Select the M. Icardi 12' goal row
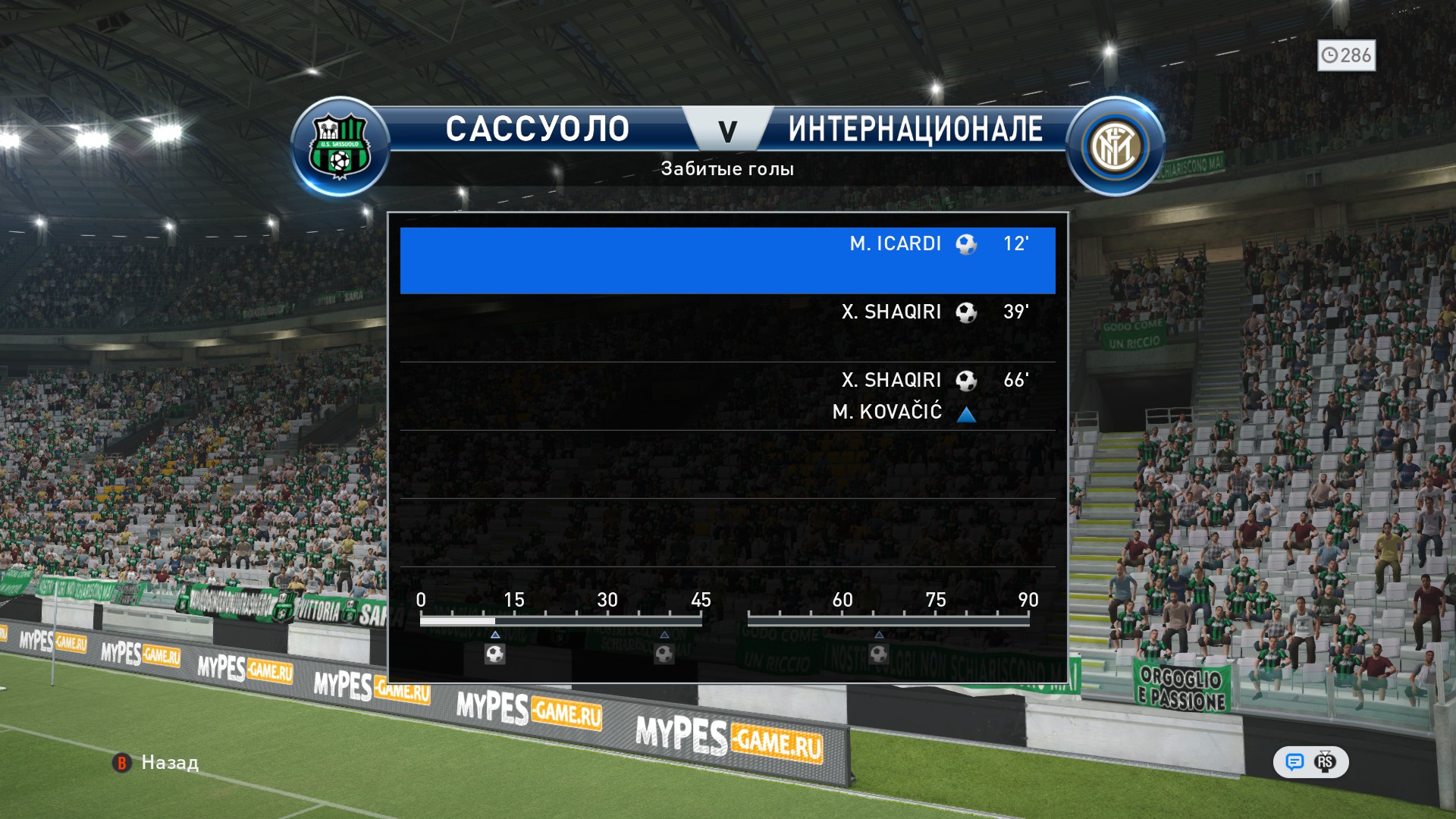The height and width of the screenshot is (819, 1456). point(727,260)
